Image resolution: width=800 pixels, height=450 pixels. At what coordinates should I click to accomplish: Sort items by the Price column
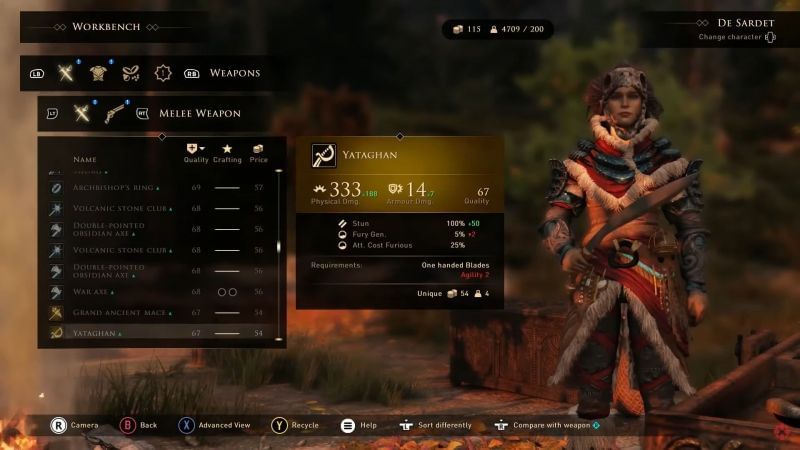[258, 153]
